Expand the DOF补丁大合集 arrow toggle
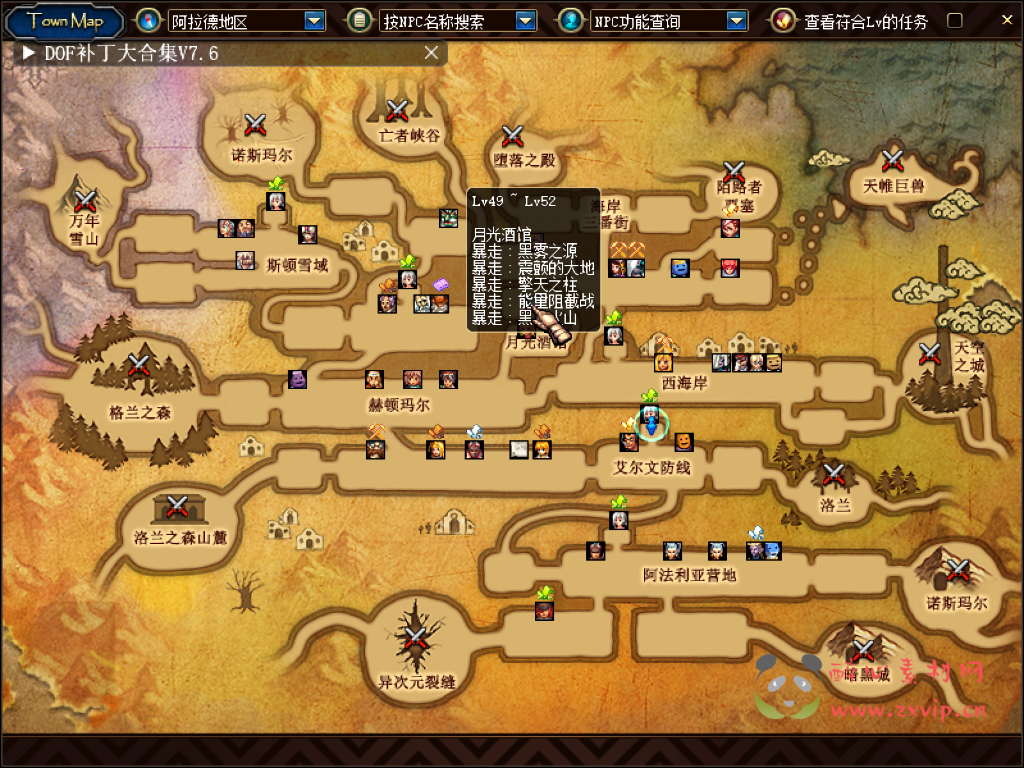The height and width of the screenshot is (768, 1024). coord(28,53)
